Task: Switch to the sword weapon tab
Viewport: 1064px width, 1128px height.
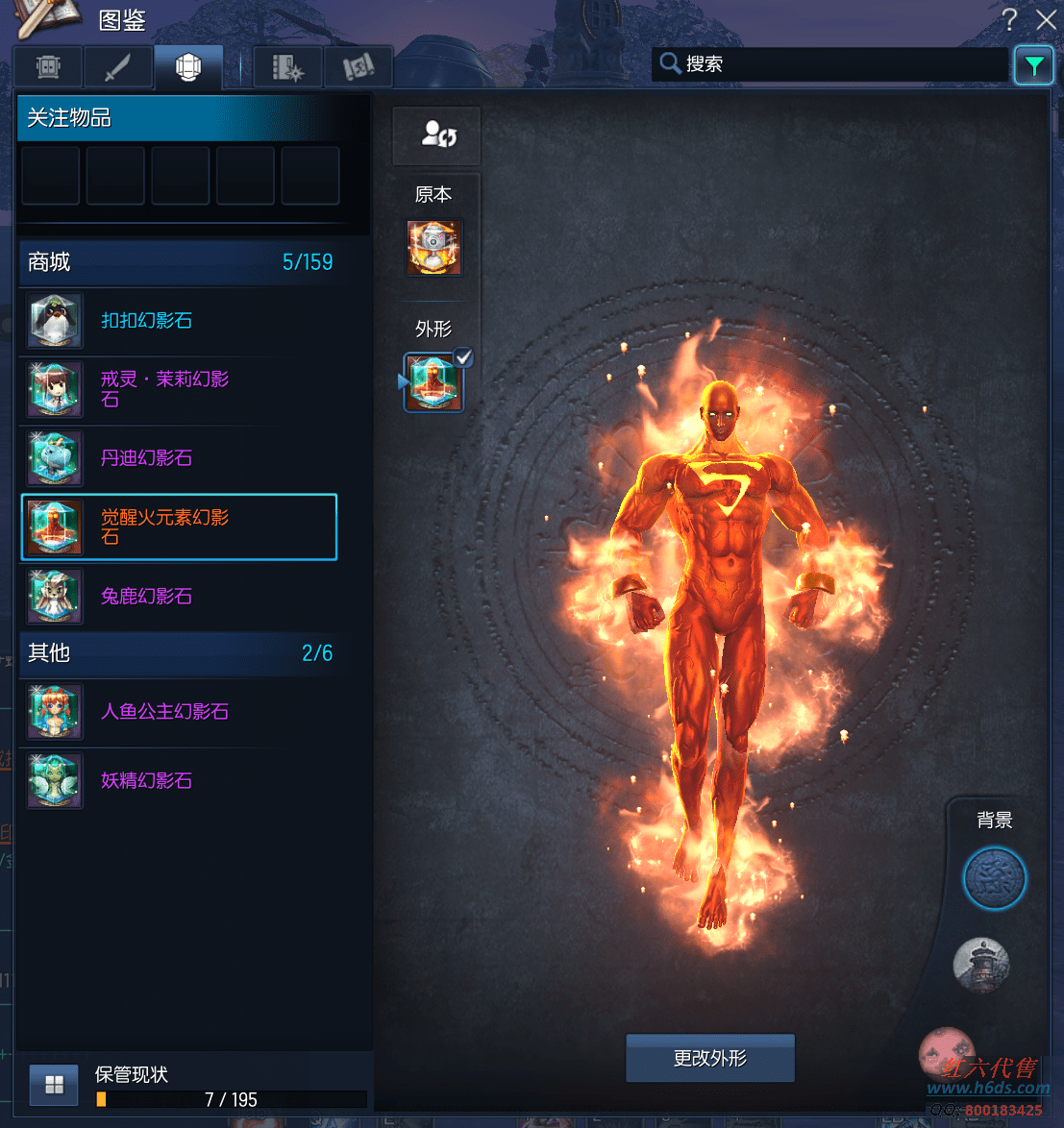Action: [117, 67]
